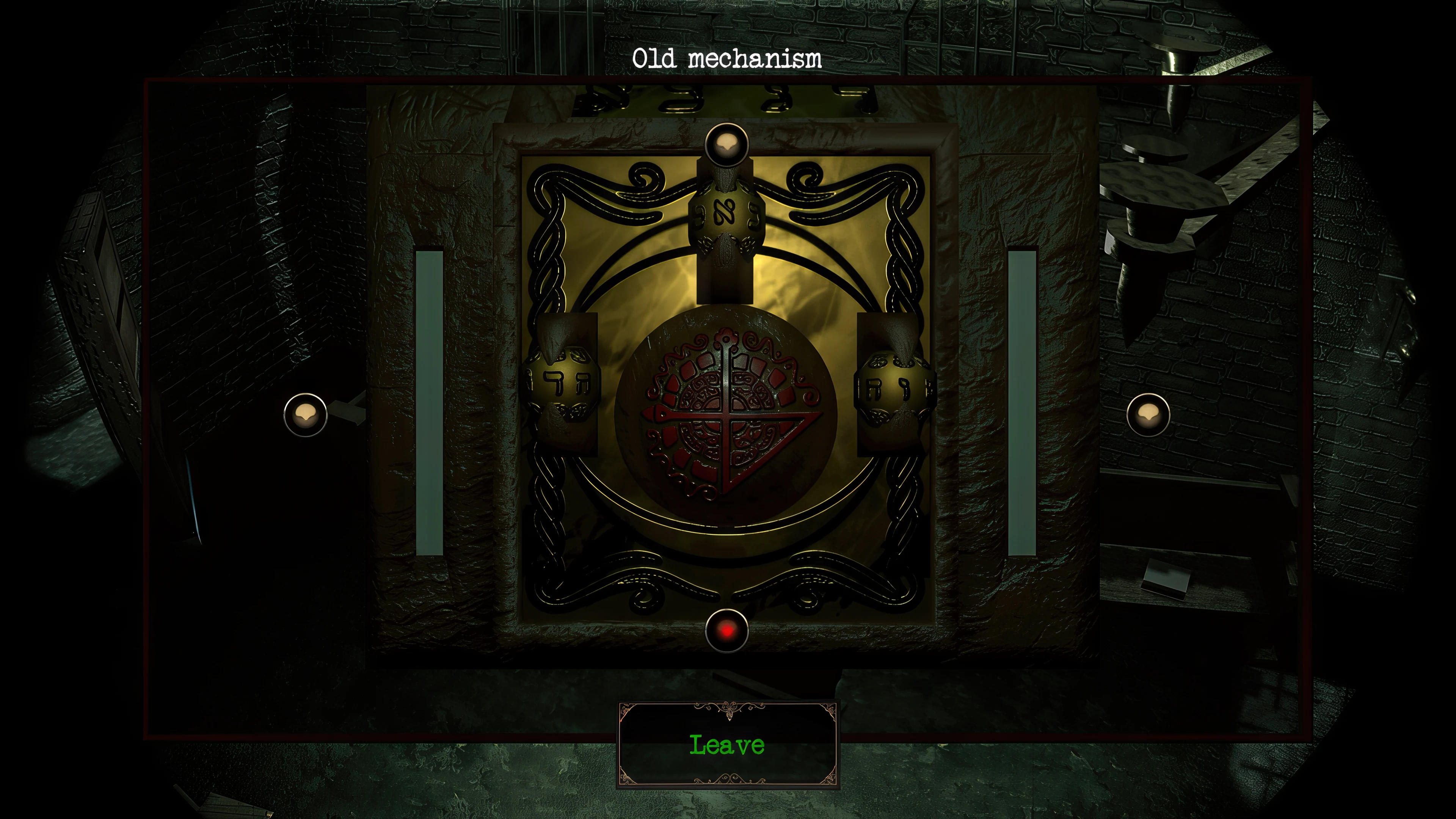This screenshot has width=1456, height=819.
Task: Toggle the top indicator light off
Action: [726, 146]
